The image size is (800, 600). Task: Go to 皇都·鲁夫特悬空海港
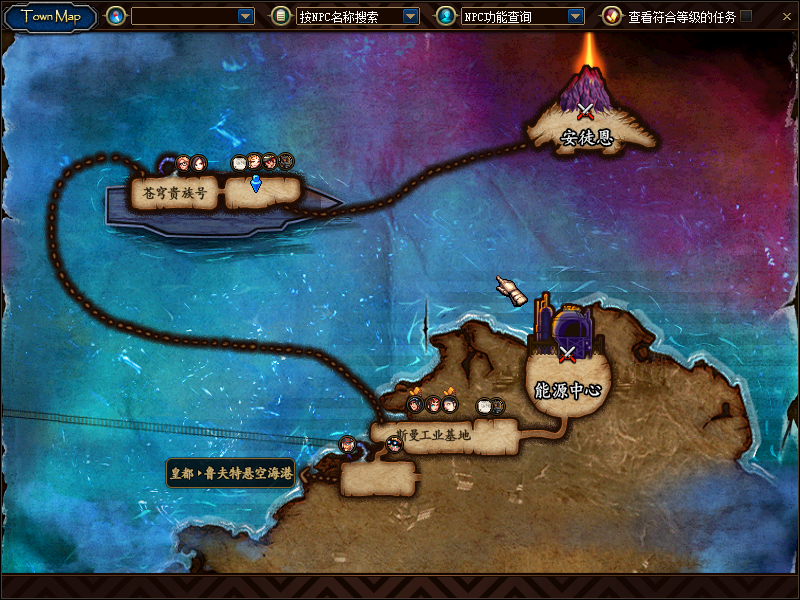click(x=231, y=473)
